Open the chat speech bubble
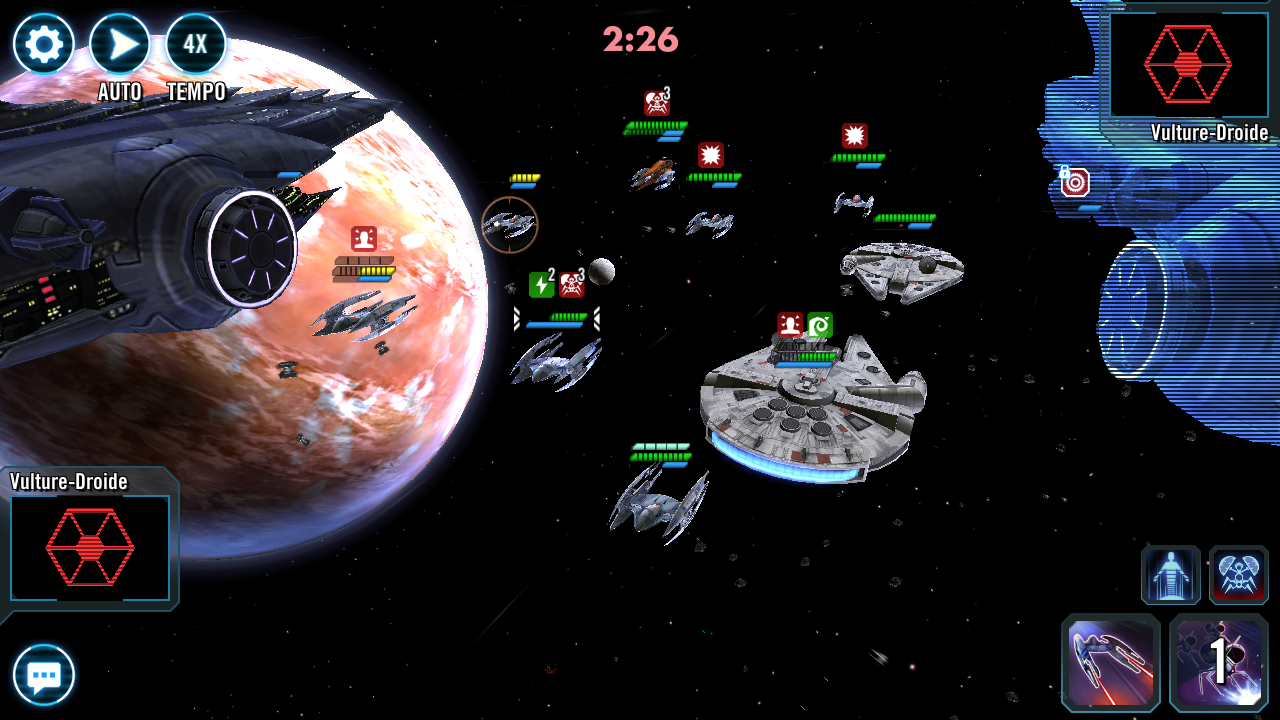The height and width of the screenshot is (720, 1280). click(44, 676)
